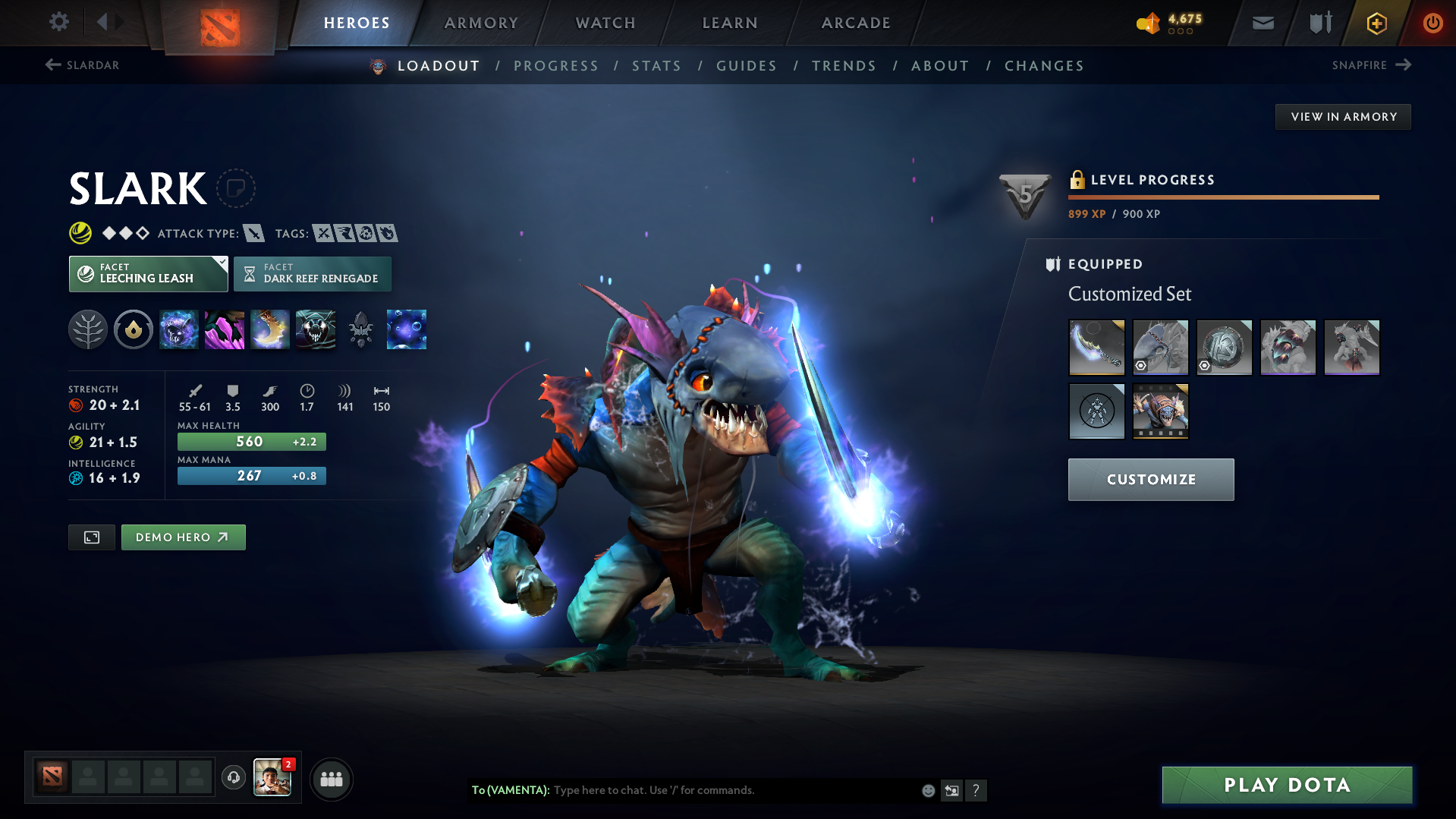Select the sword thumbnail in Customized Set
The image size is (1456, 819).
coord(1096,348)
